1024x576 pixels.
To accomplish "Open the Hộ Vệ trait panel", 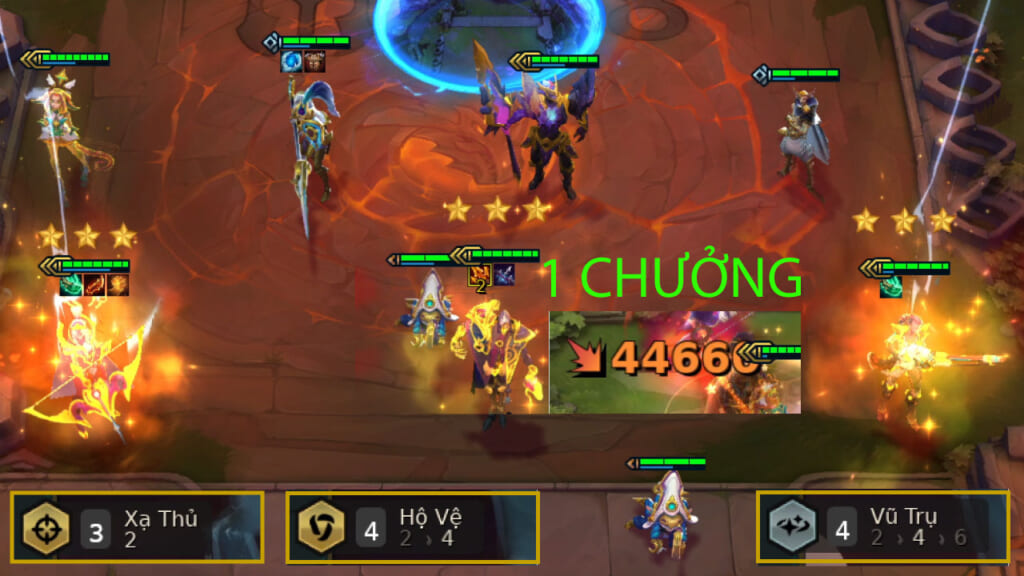I will point(412,528).
